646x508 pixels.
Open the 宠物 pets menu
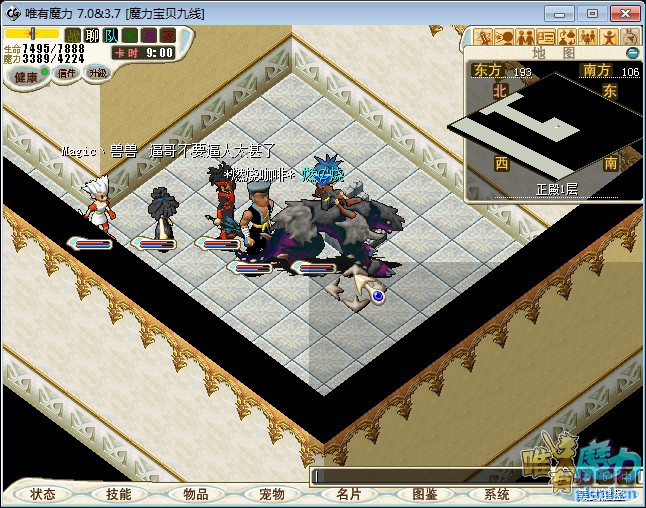[272, 494]
